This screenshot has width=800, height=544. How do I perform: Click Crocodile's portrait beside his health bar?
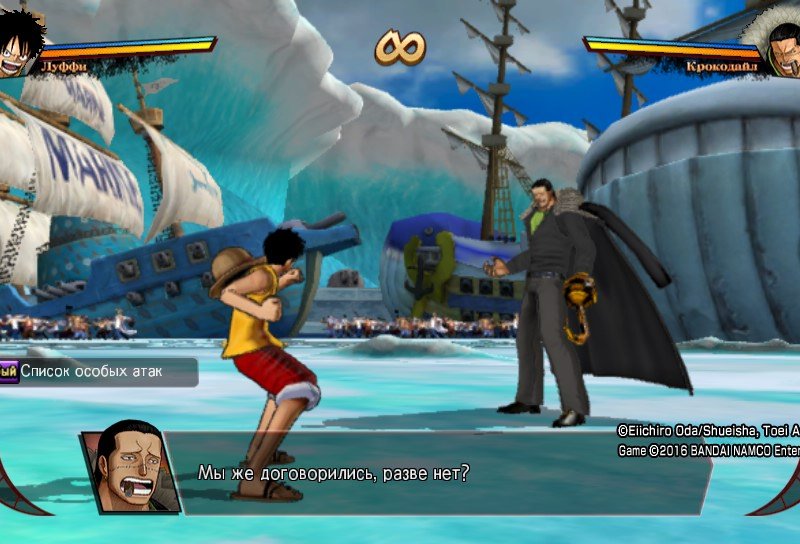(x=780, y=46)
